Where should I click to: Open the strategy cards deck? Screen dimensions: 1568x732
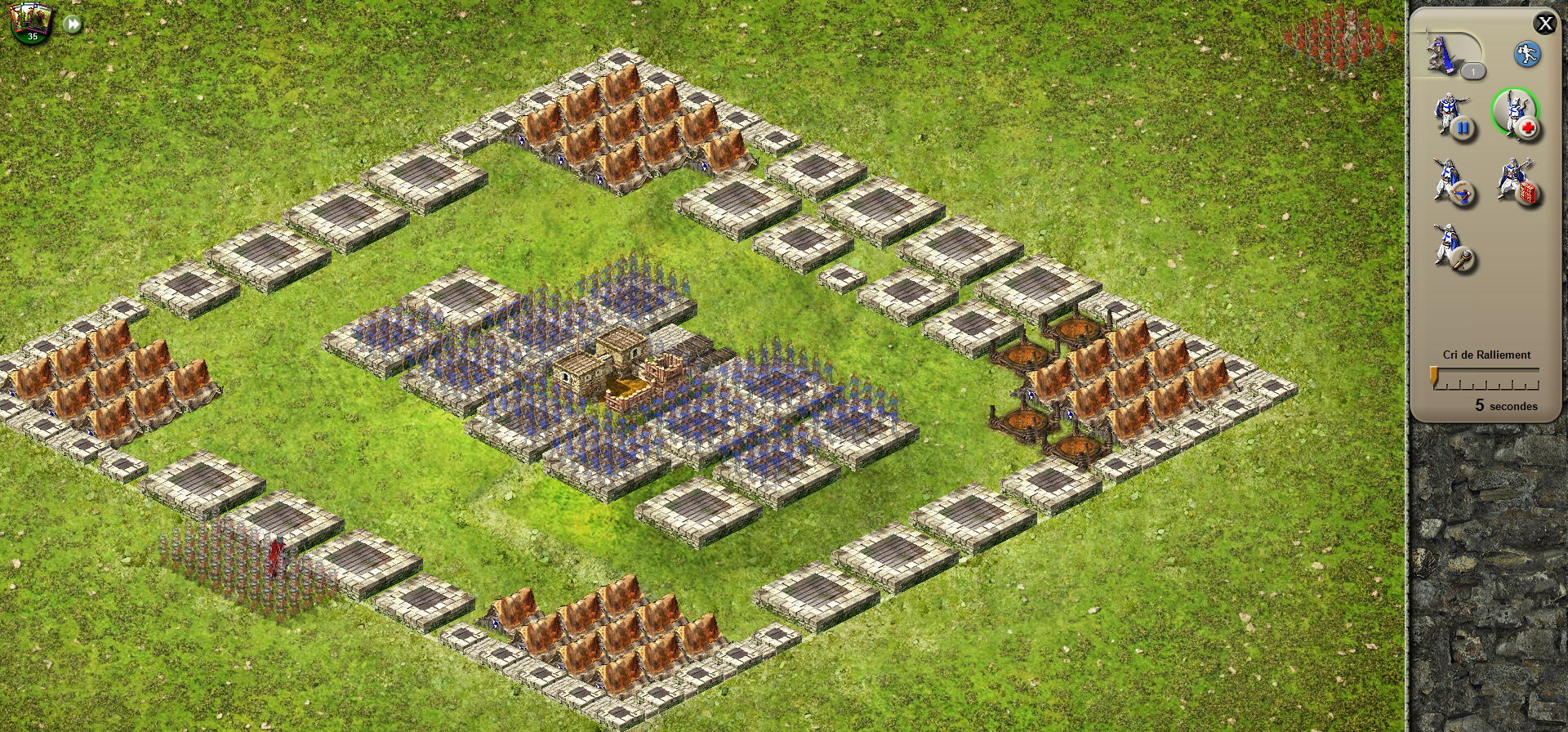[x=30, y=22]
